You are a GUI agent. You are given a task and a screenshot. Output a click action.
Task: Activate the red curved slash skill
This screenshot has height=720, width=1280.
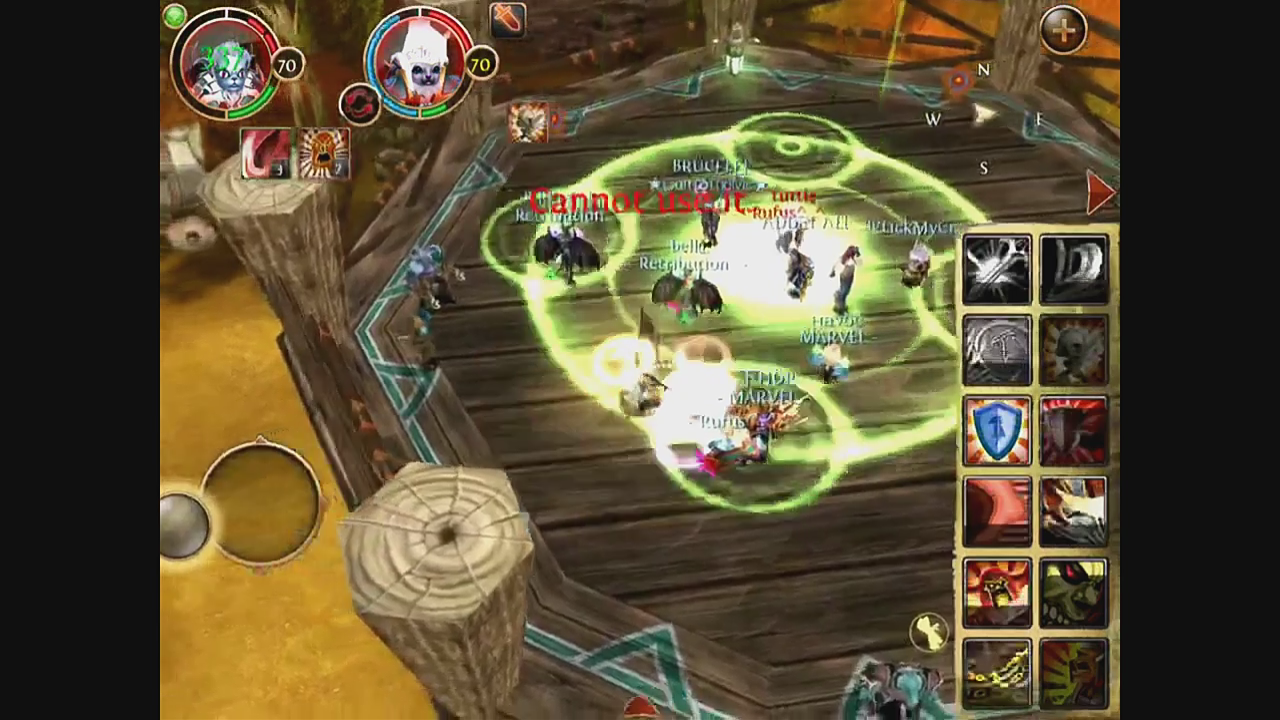pos(996,511)
